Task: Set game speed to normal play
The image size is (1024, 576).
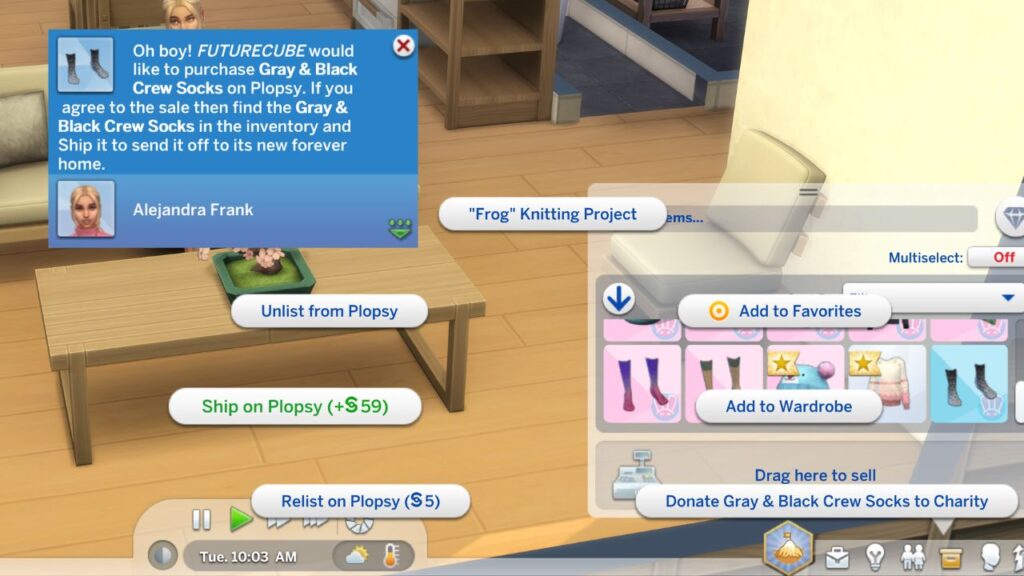Action: point(241,520)
